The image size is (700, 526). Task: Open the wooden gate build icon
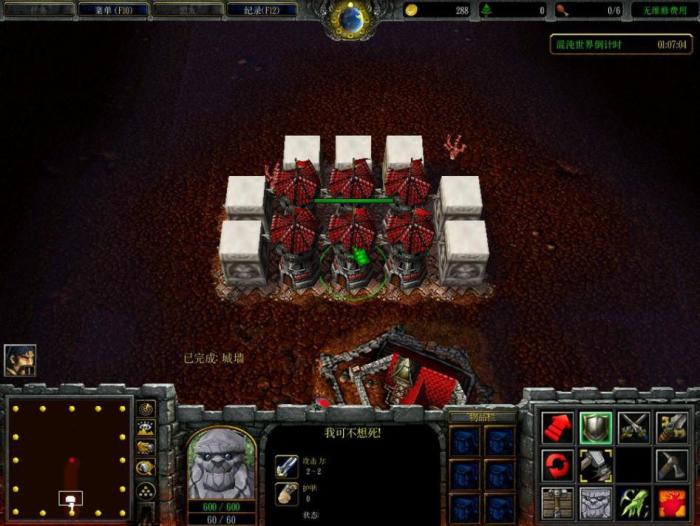[x=558, y=501]
